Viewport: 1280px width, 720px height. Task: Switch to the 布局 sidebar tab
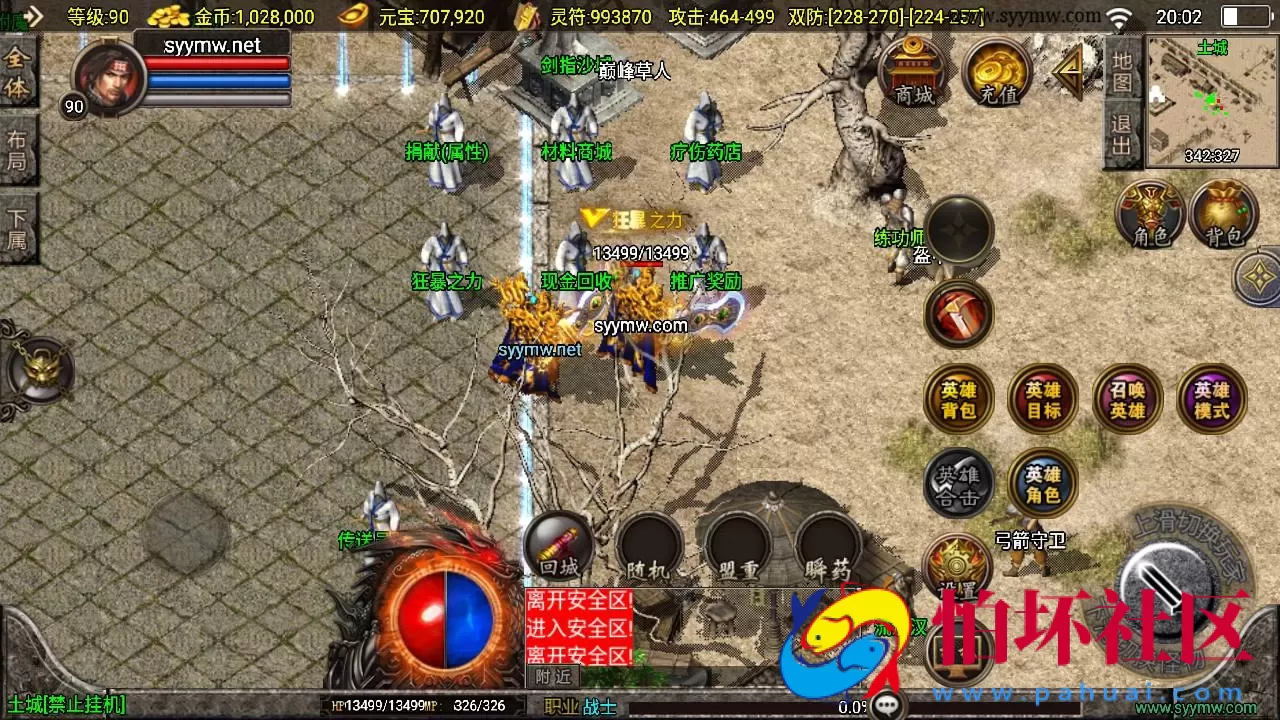pyautogui.click(x=19, y=150)
